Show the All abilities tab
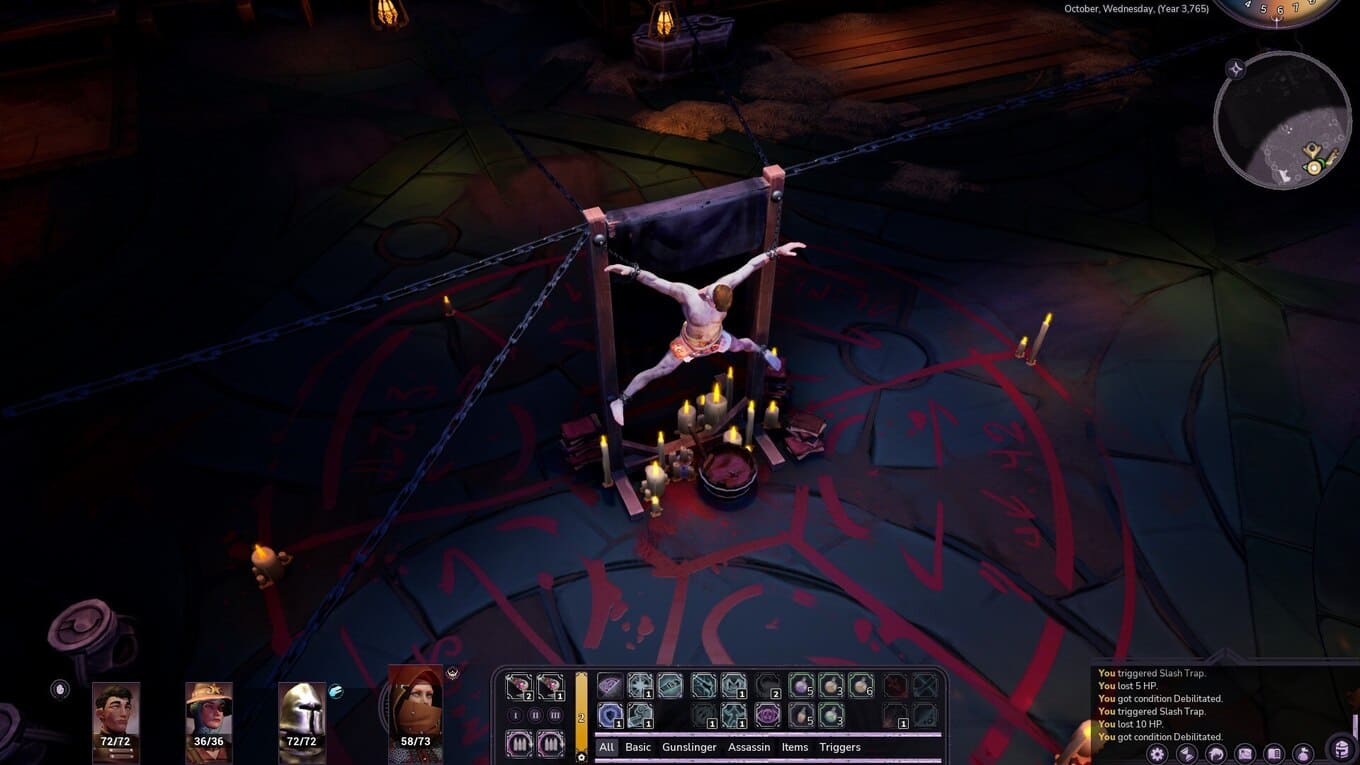Screen dimensions: 1360x765 [x=606, y=747]
